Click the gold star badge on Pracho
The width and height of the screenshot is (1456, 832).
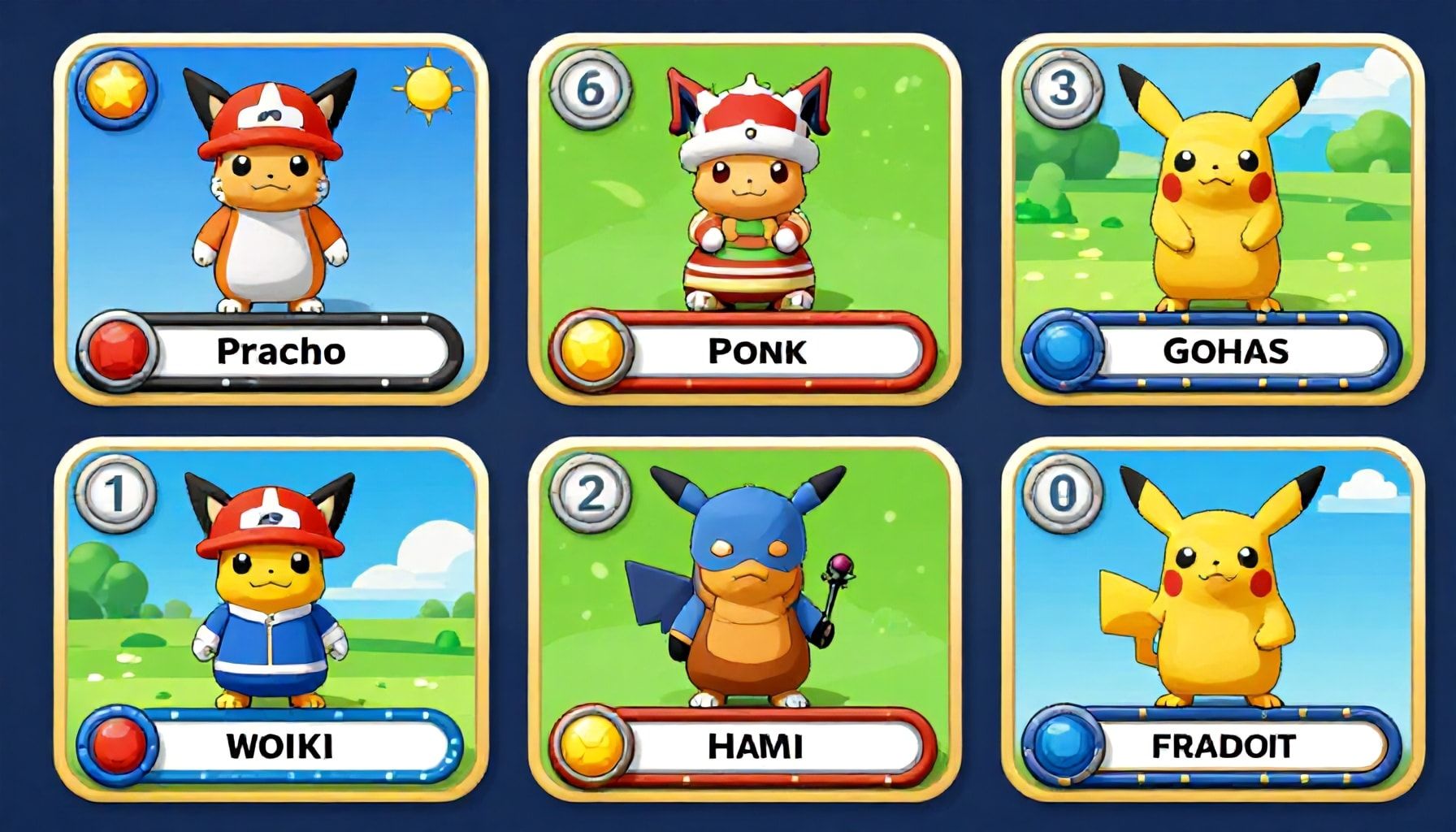pos(116,87)
